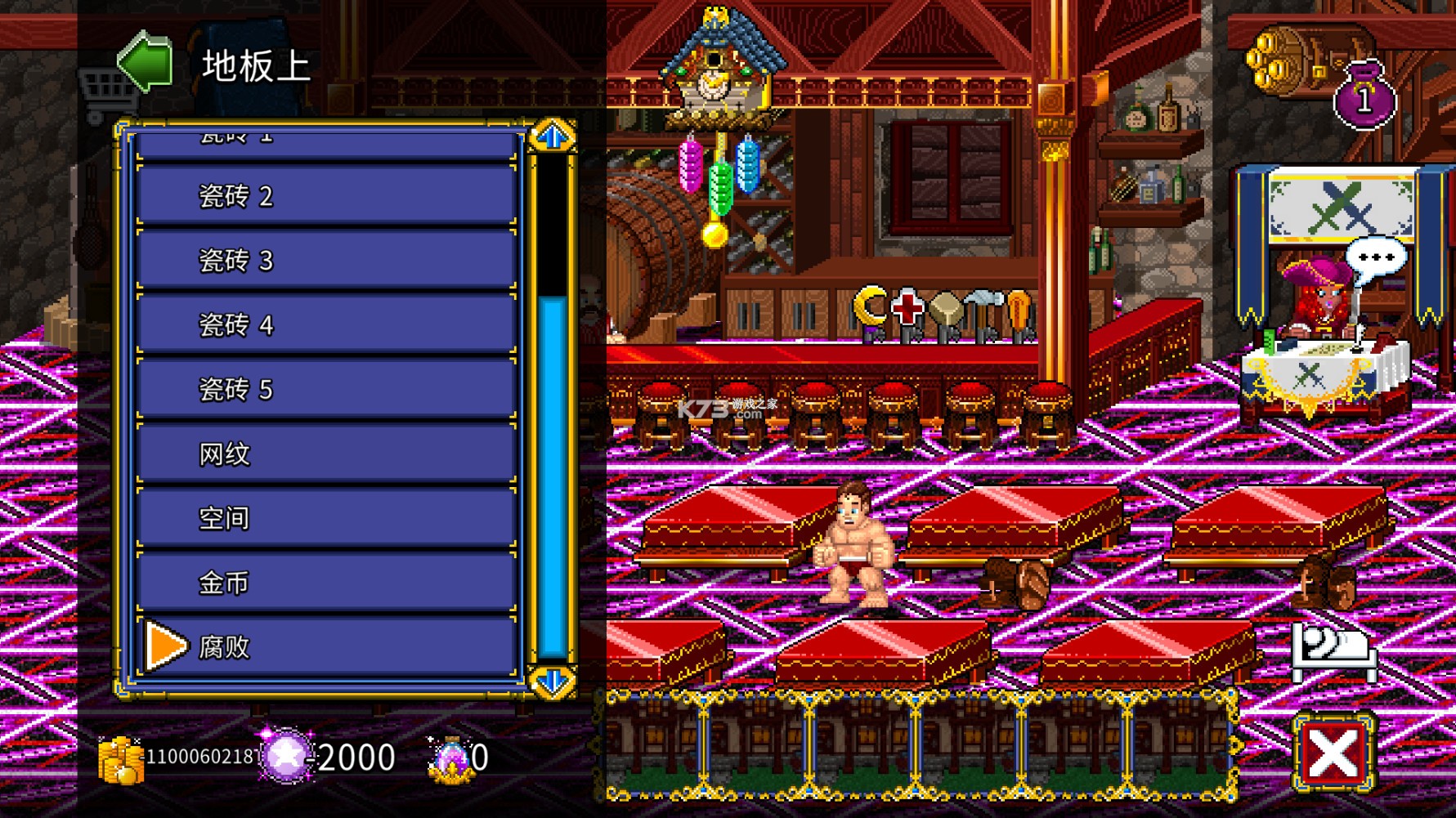Screen dimensions: 1456x818
Task: Click the scroll-down arrow of the list
Action: pyautogui.click(x=553, y=681)
